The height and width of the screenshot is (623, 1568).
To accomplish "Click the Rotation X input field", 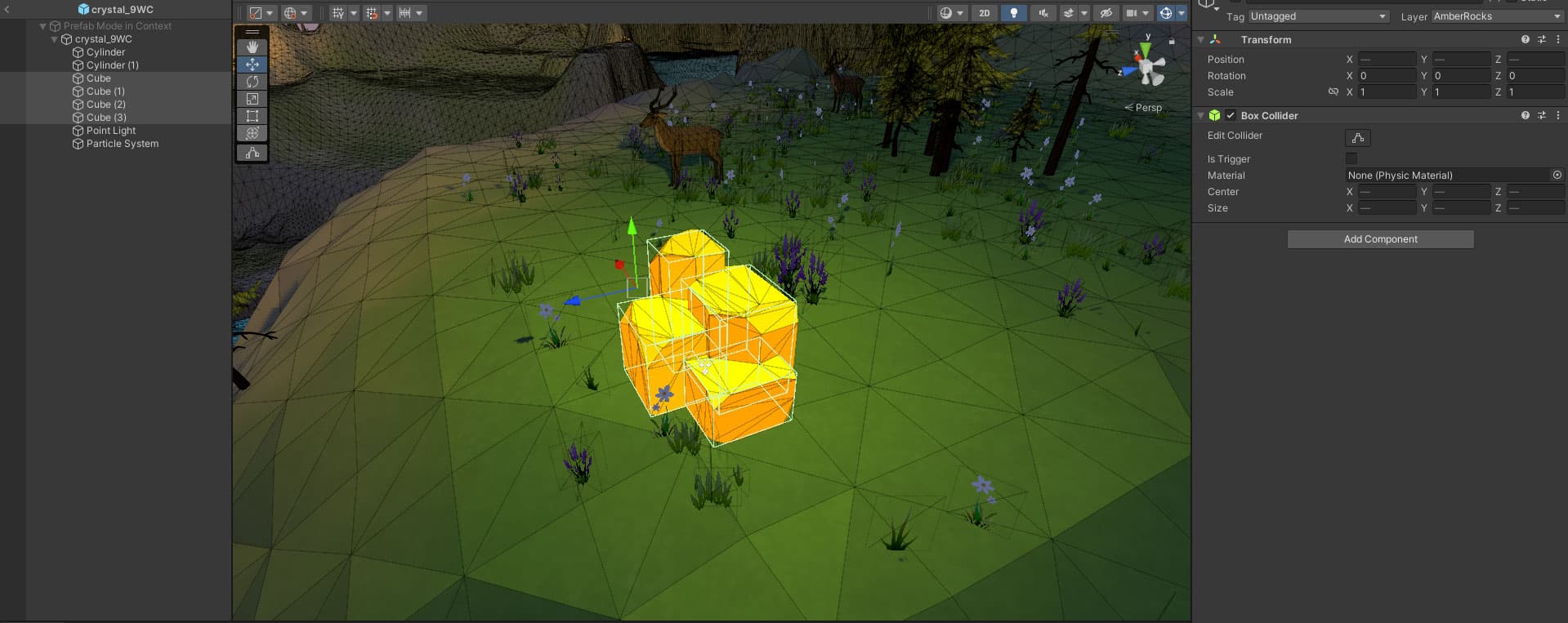I will [1387, 76].
